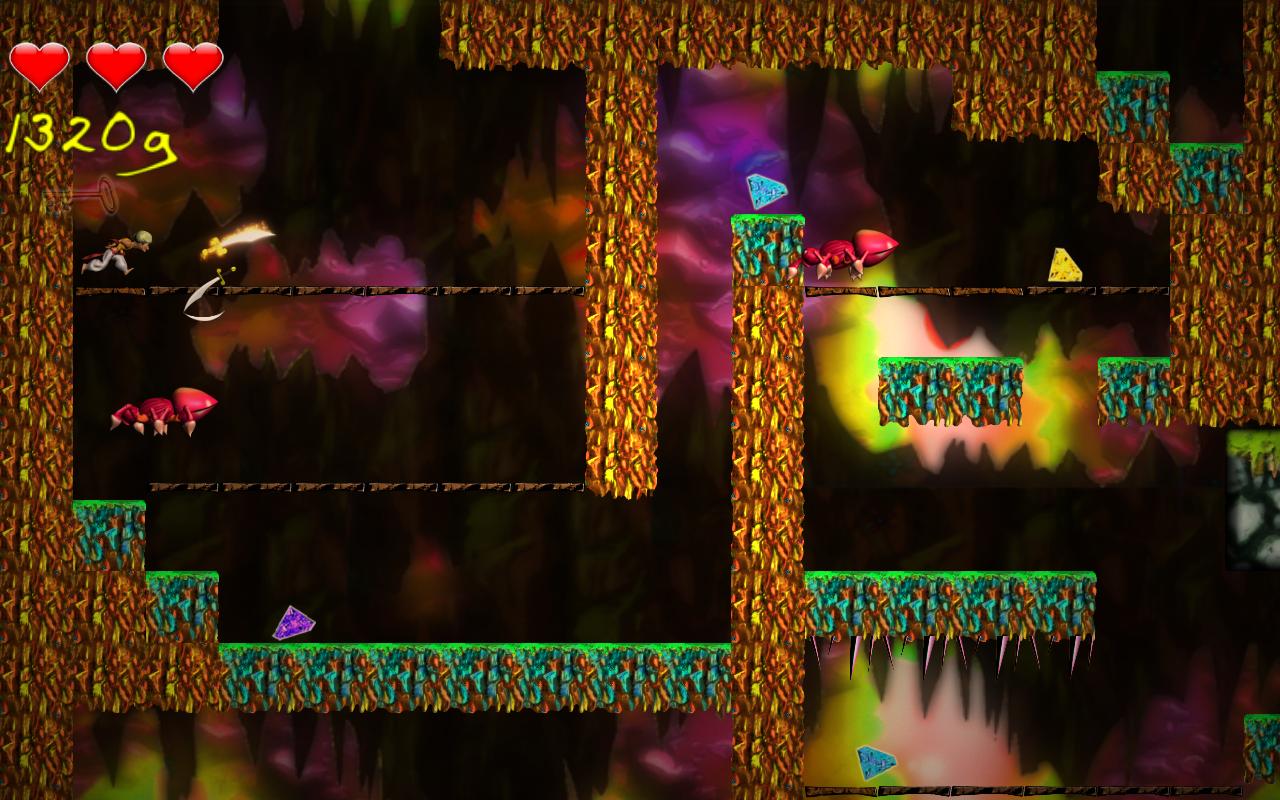This screenshot has height=800, width=1280.
Task: Click the middle heart of the life meter
Action: tap(116, 67)
